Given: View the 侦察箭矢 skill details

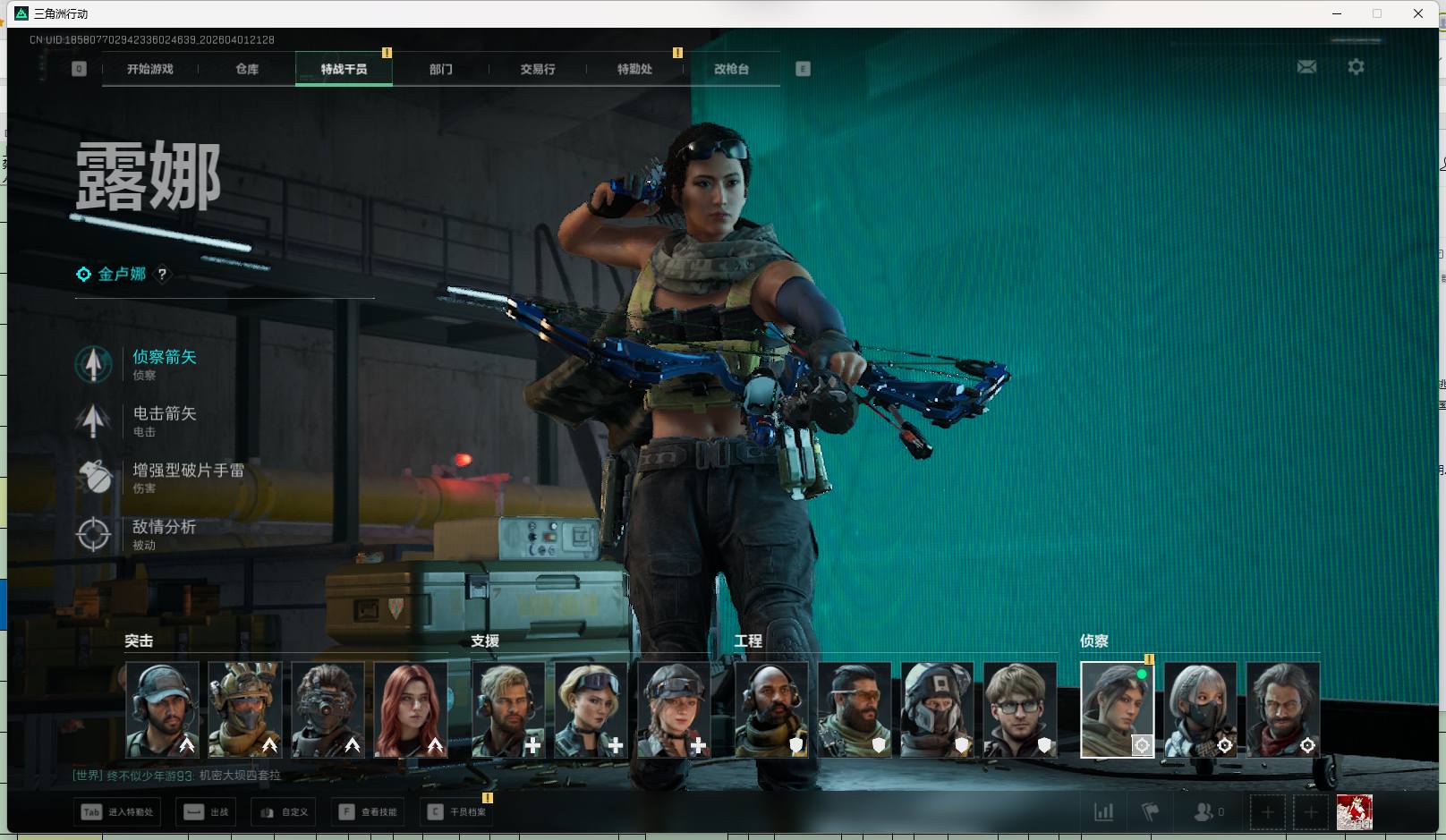Looking at the screenshot, I should tap(164, 358).
